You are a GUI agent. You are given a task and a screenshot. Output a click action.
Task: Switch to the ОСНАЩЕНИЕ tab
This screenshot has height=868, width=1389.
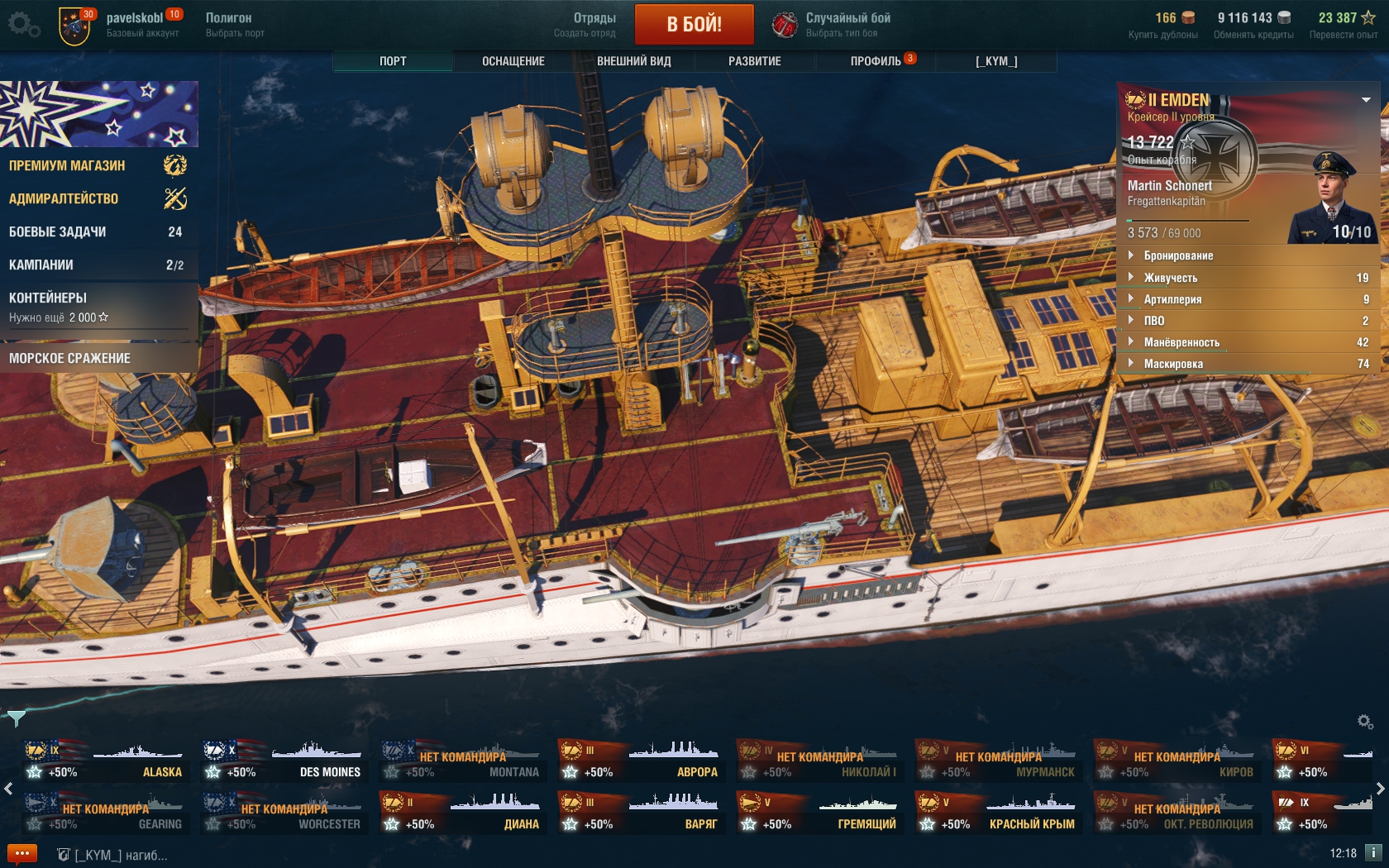pyautogui.click(x=513, y=61)
